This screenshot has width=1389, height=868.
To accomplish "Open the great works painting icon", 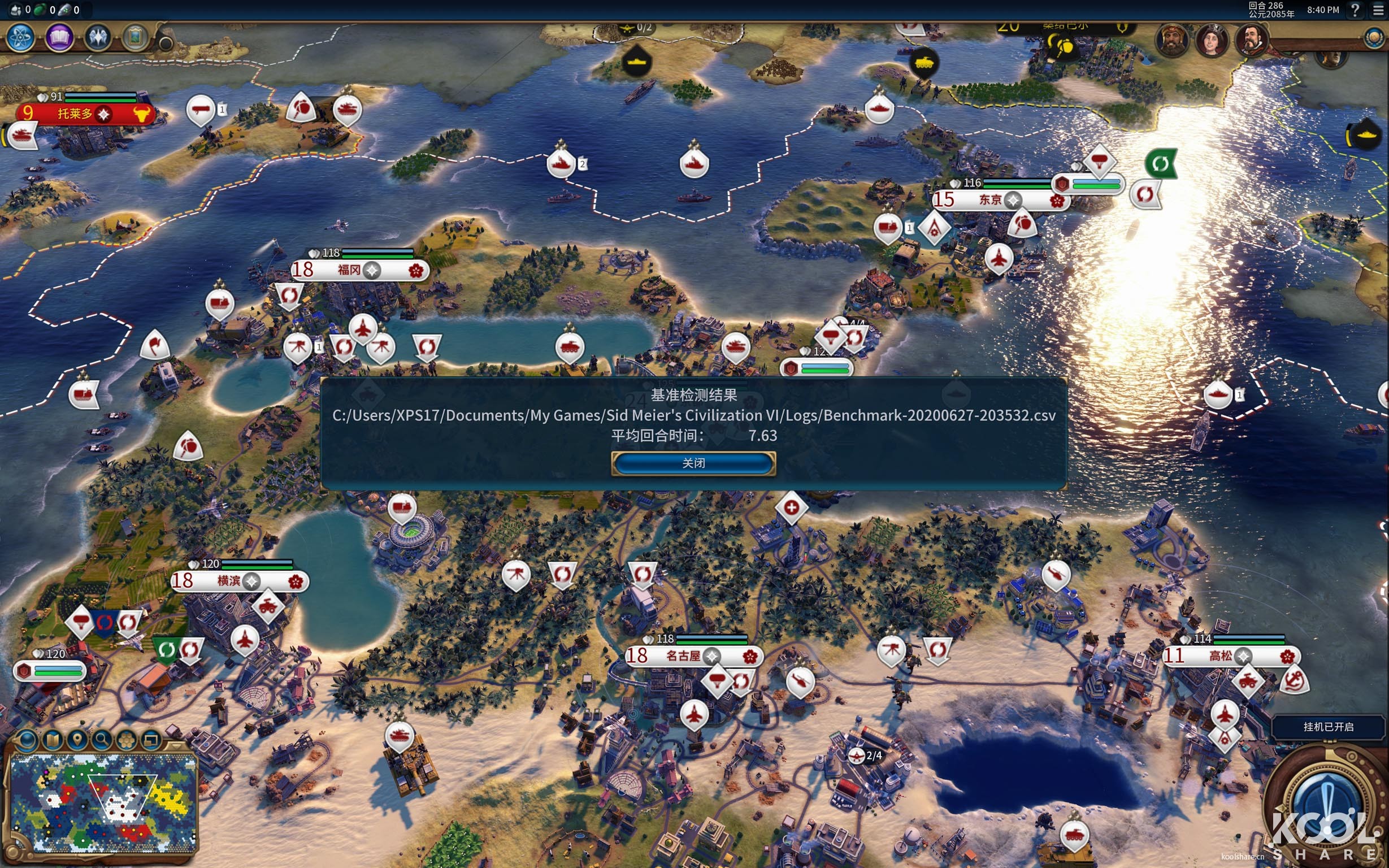I will 136,38.
